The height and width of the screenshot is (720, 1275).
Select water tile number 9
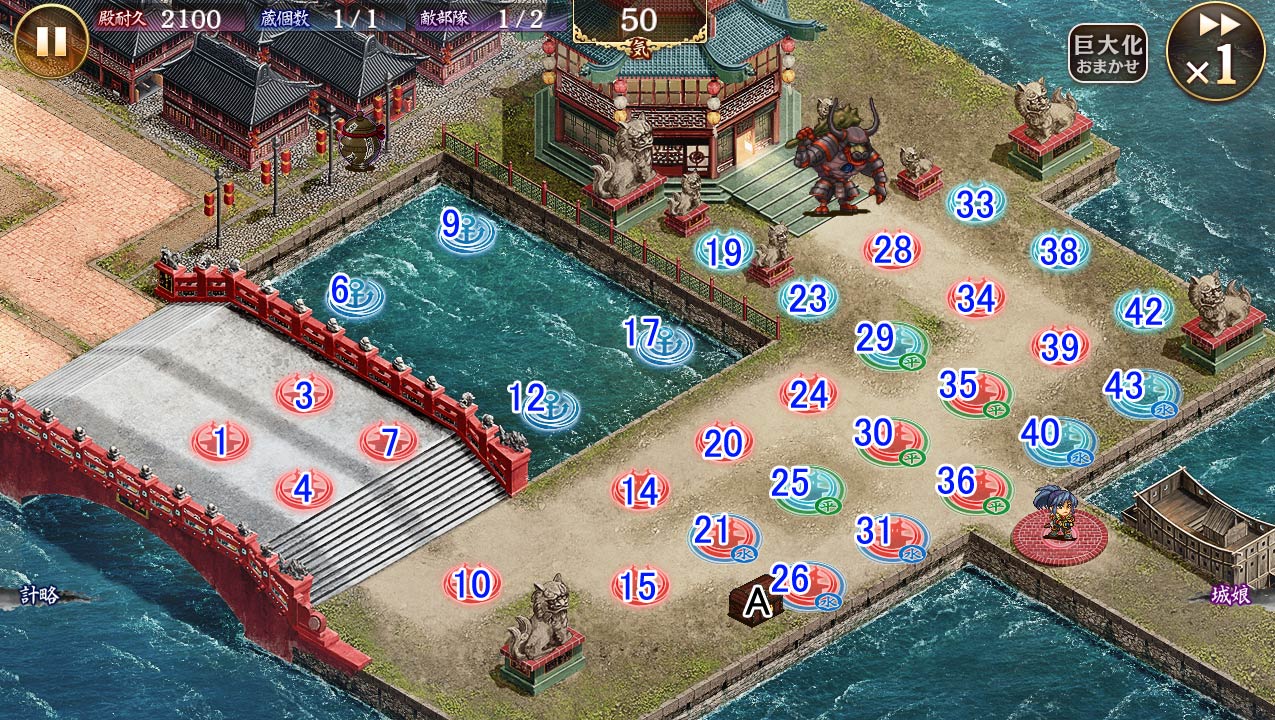click(466, 229)
